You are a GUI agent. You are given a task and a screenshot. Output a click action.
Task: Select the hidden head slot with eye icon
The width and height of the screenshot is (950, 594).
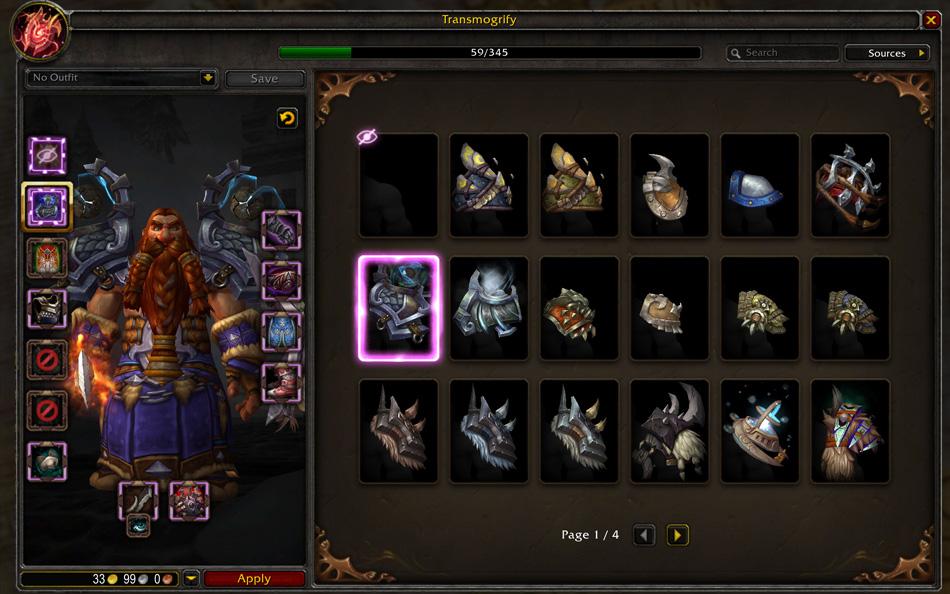(x=47, y=155)
